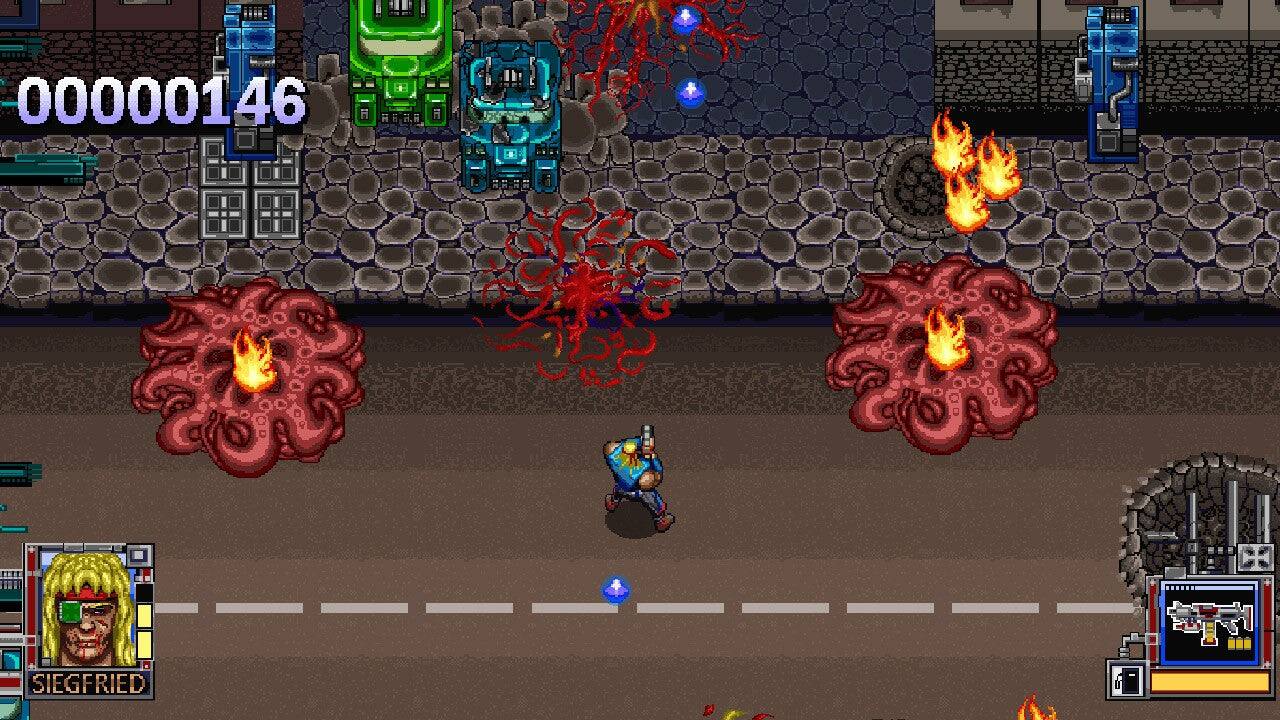1280x720 pixels.
Task: Click the blue pickup orb on the road
Action: [617, 590]
